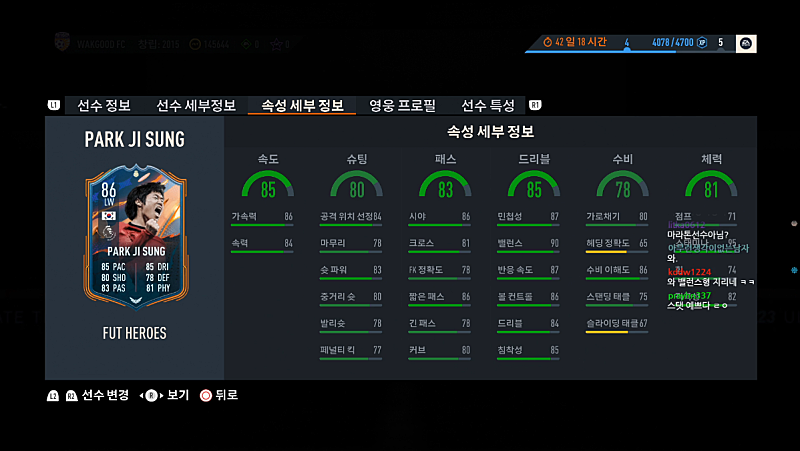Viewport: 800px width, 451px height.
Task: Switch to the 선수 정보 tab
Action: (x=104, y=106)
